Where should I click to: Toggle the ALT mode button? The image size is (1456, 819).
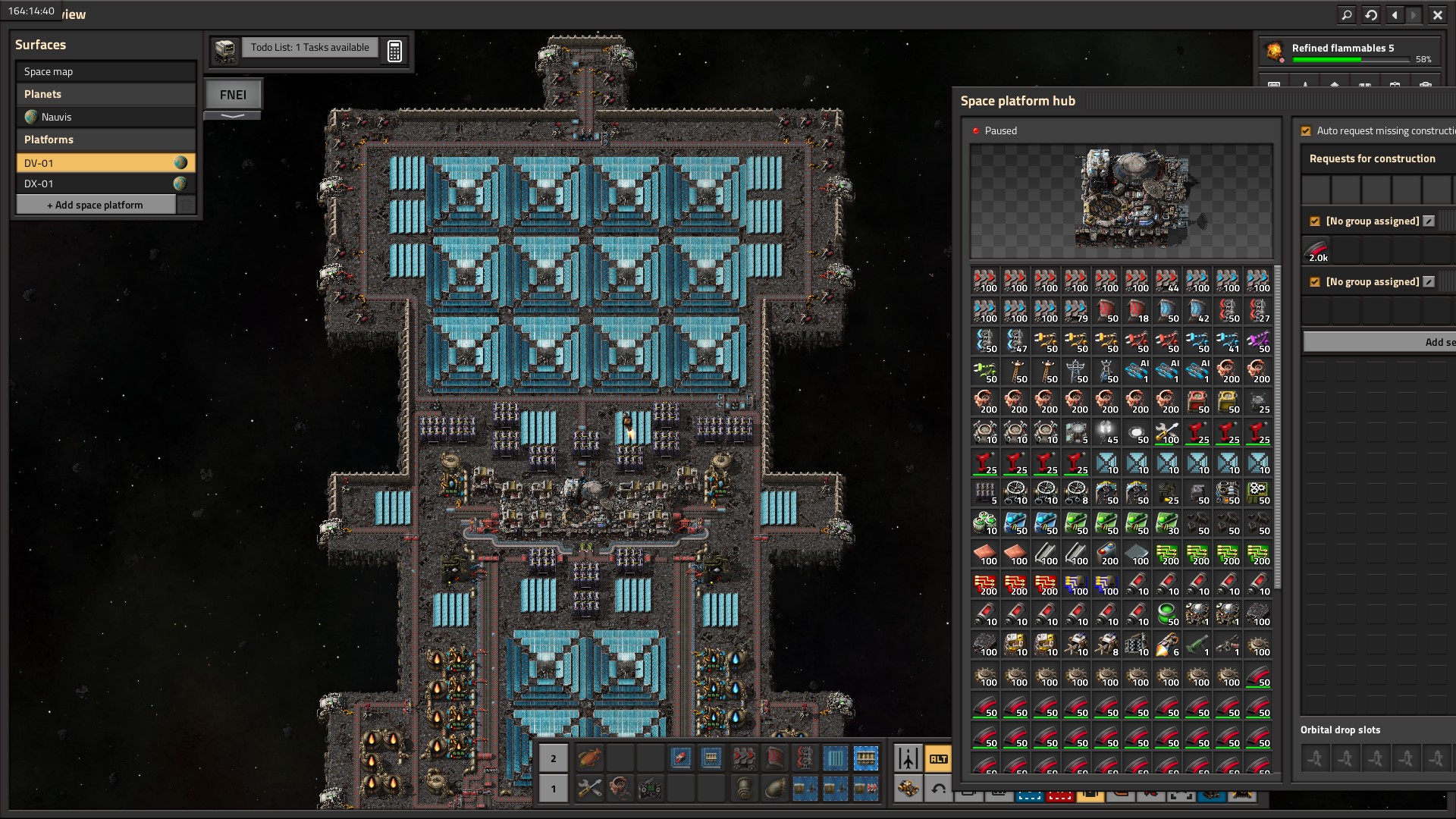pyautogui.click(x=938, y=758)
